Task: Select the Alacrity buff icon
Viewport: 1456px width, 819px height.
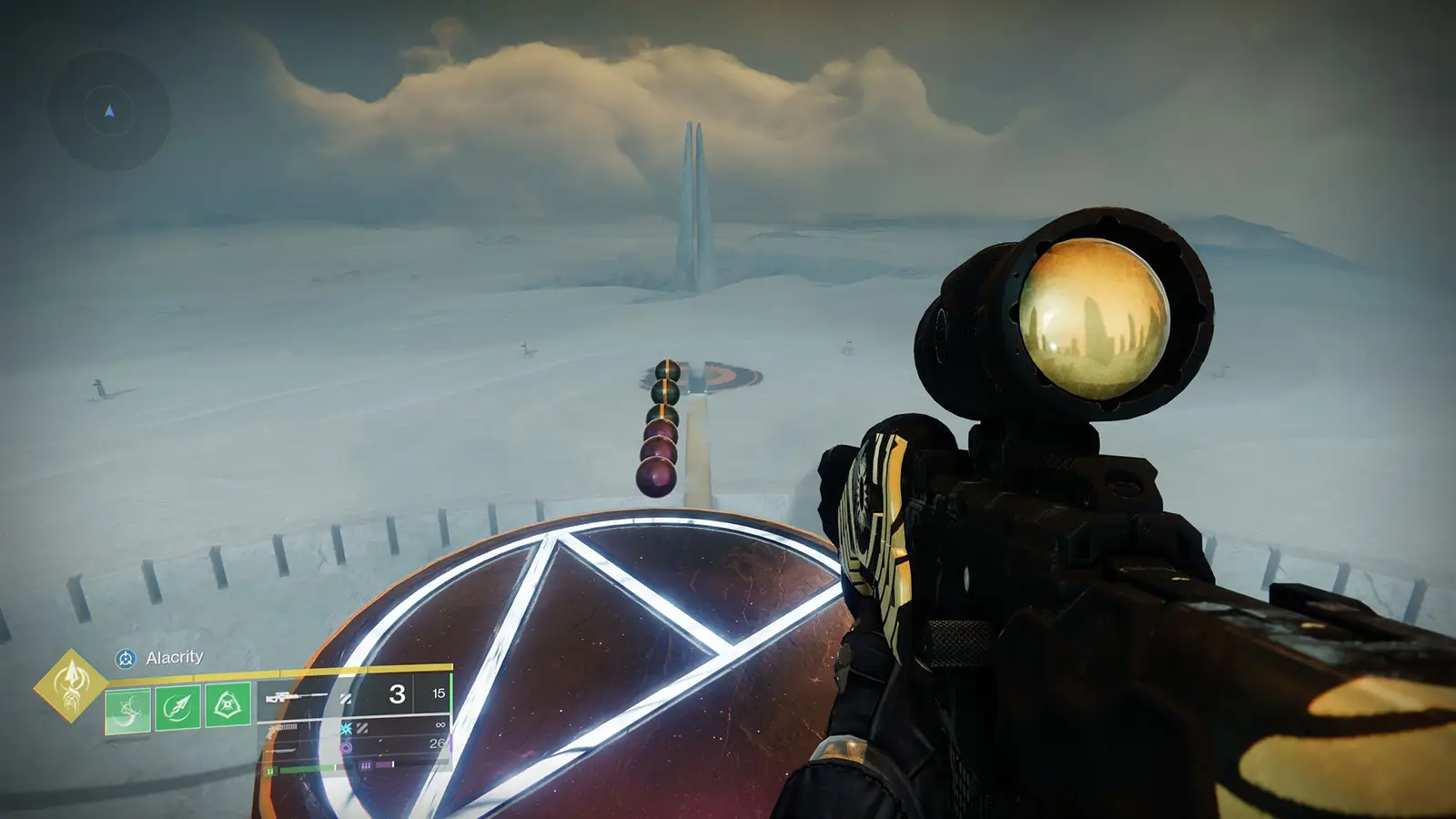Action: pyautogui.click(x=127, y=657)
